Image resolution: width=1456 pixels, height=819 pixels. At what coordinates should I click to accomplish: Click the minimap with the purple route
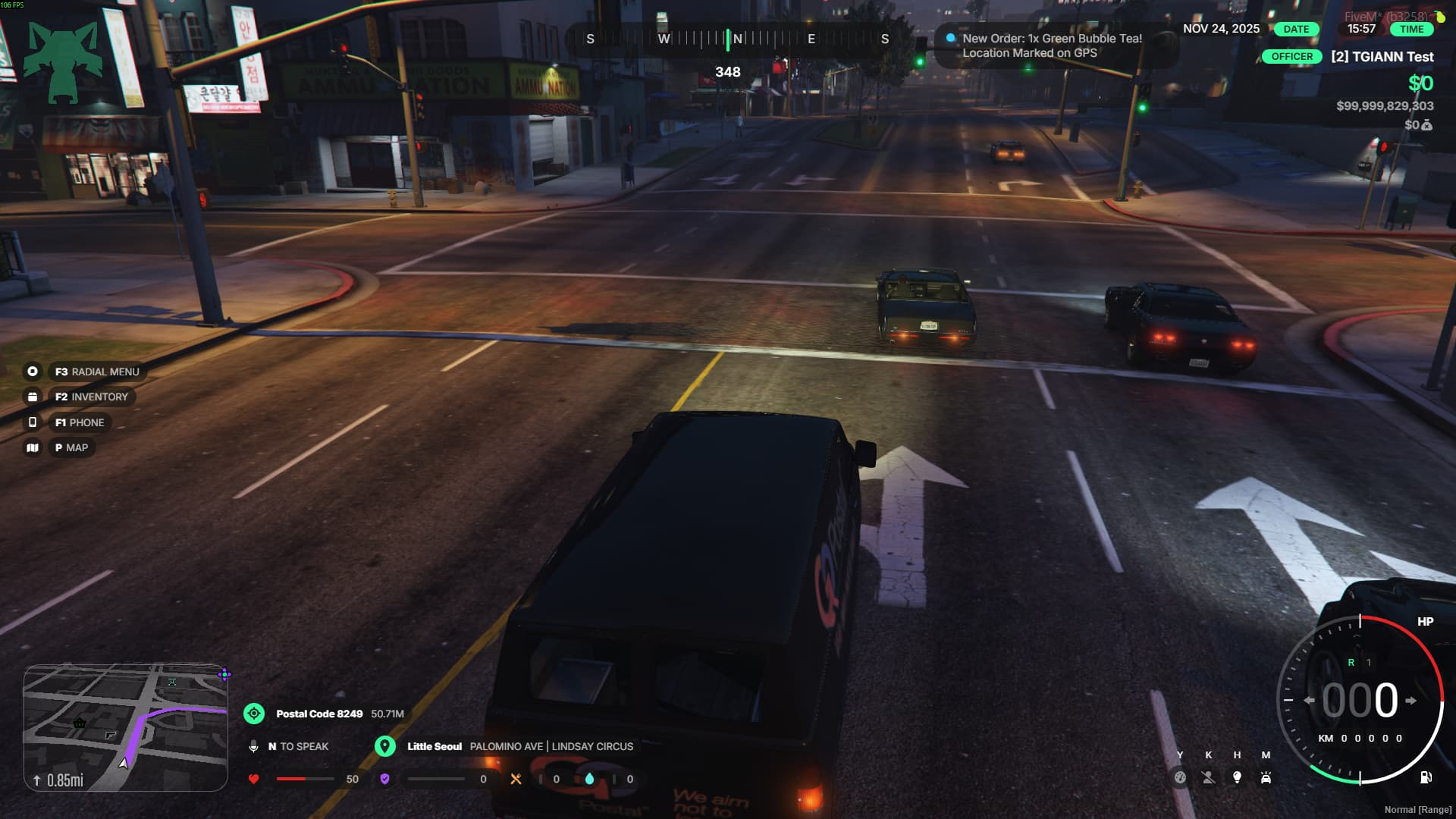[126, 727]
